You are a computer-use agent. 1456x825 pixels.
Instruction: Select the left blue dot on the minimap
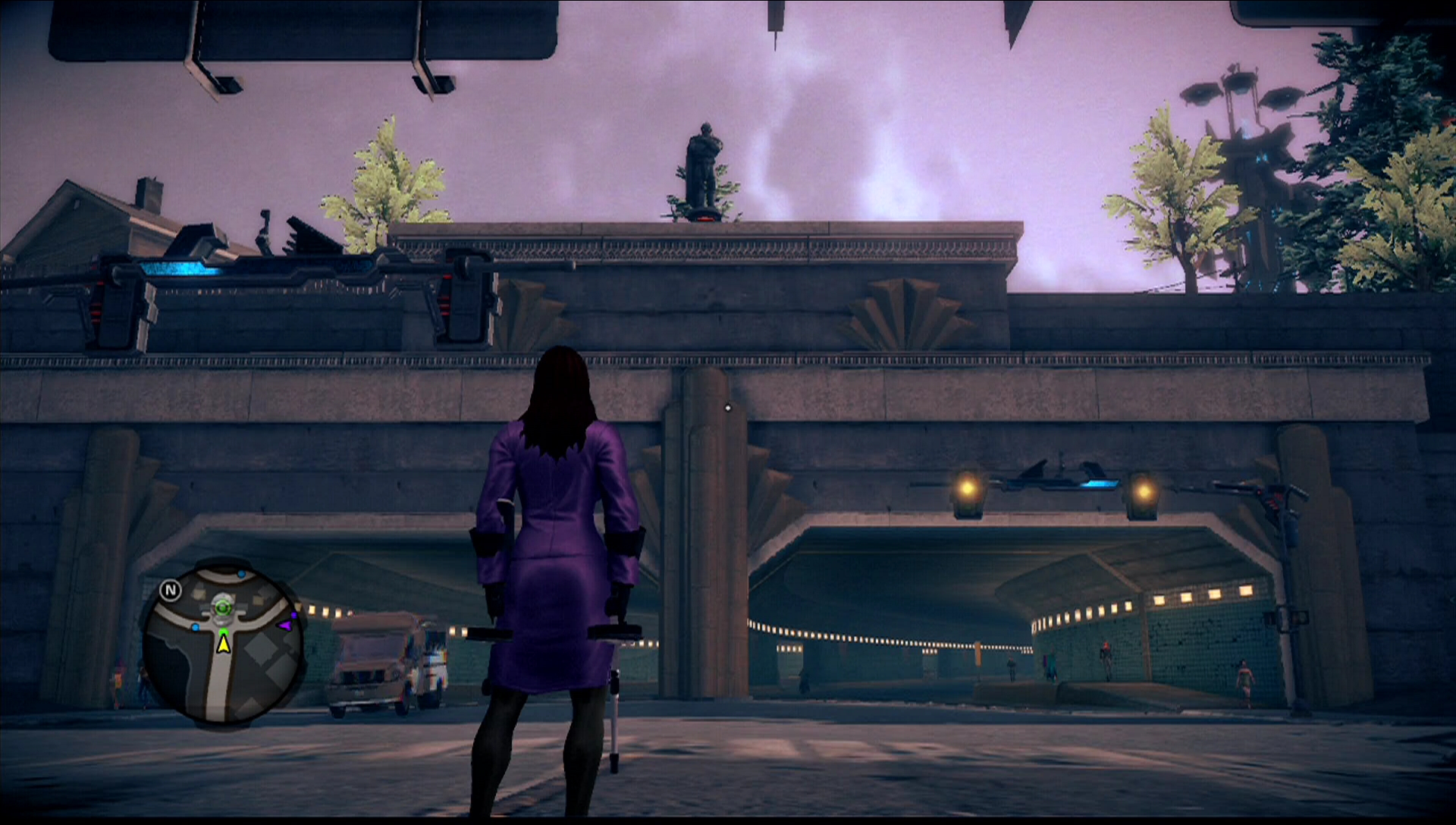[x=196, y=627]
